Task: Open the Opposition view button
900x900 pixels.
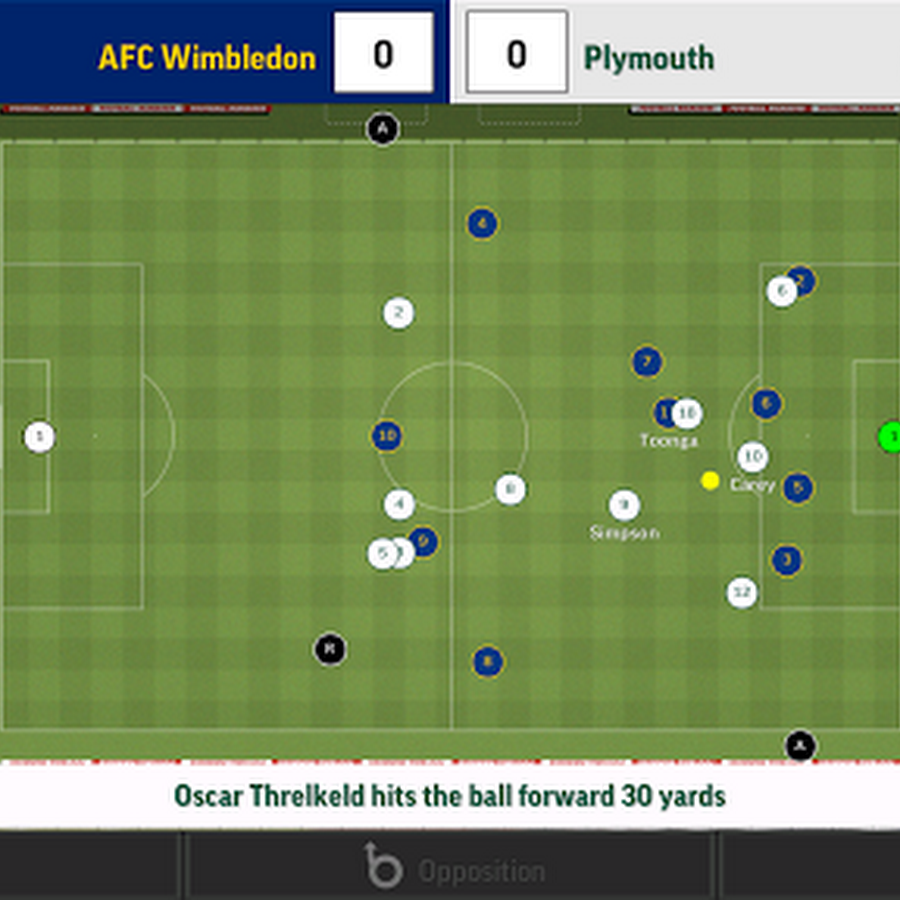Action: (x=452, y=867)
